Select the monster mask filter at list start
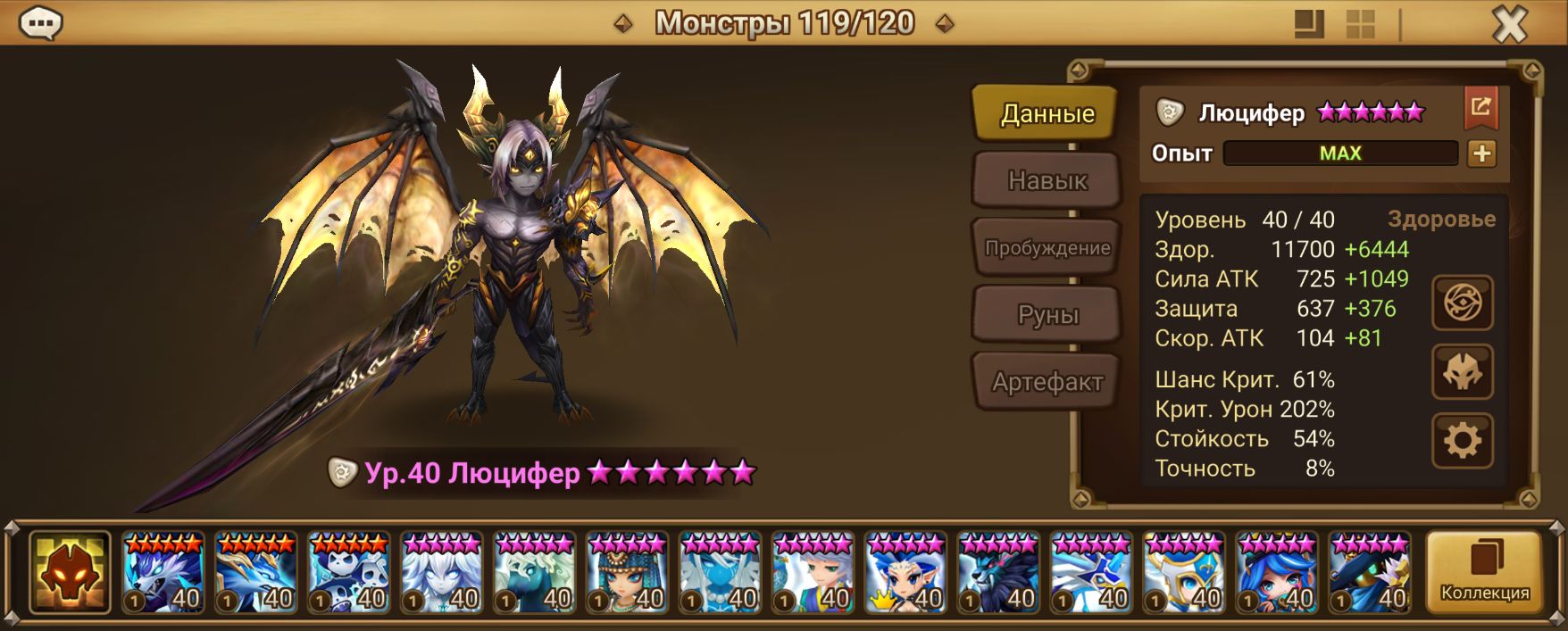Viewport: 1568px width, 631px height. coord(70,572)
